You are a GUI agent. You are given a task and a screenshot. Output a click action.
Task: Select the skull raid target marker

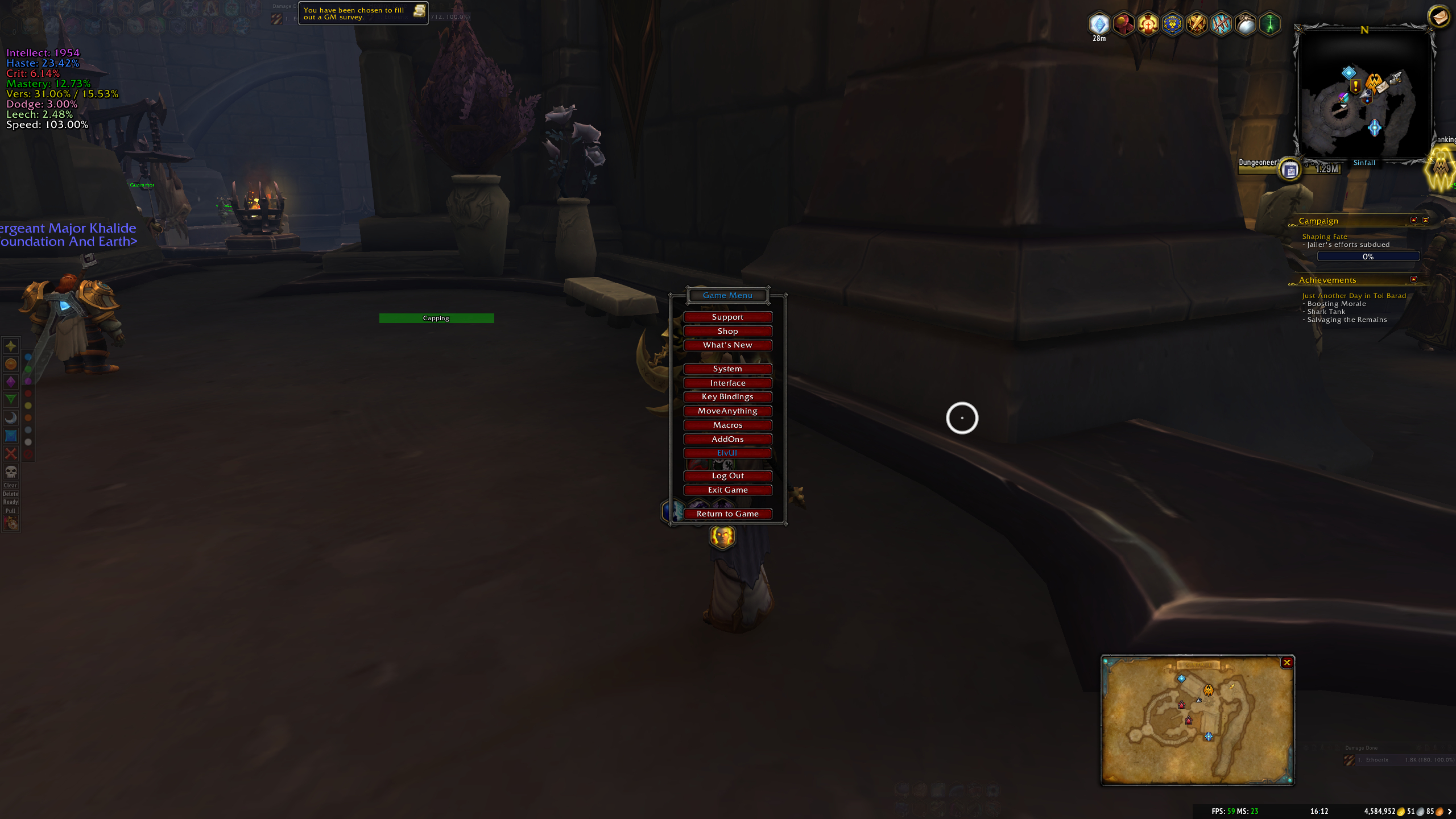pos(11,472)
